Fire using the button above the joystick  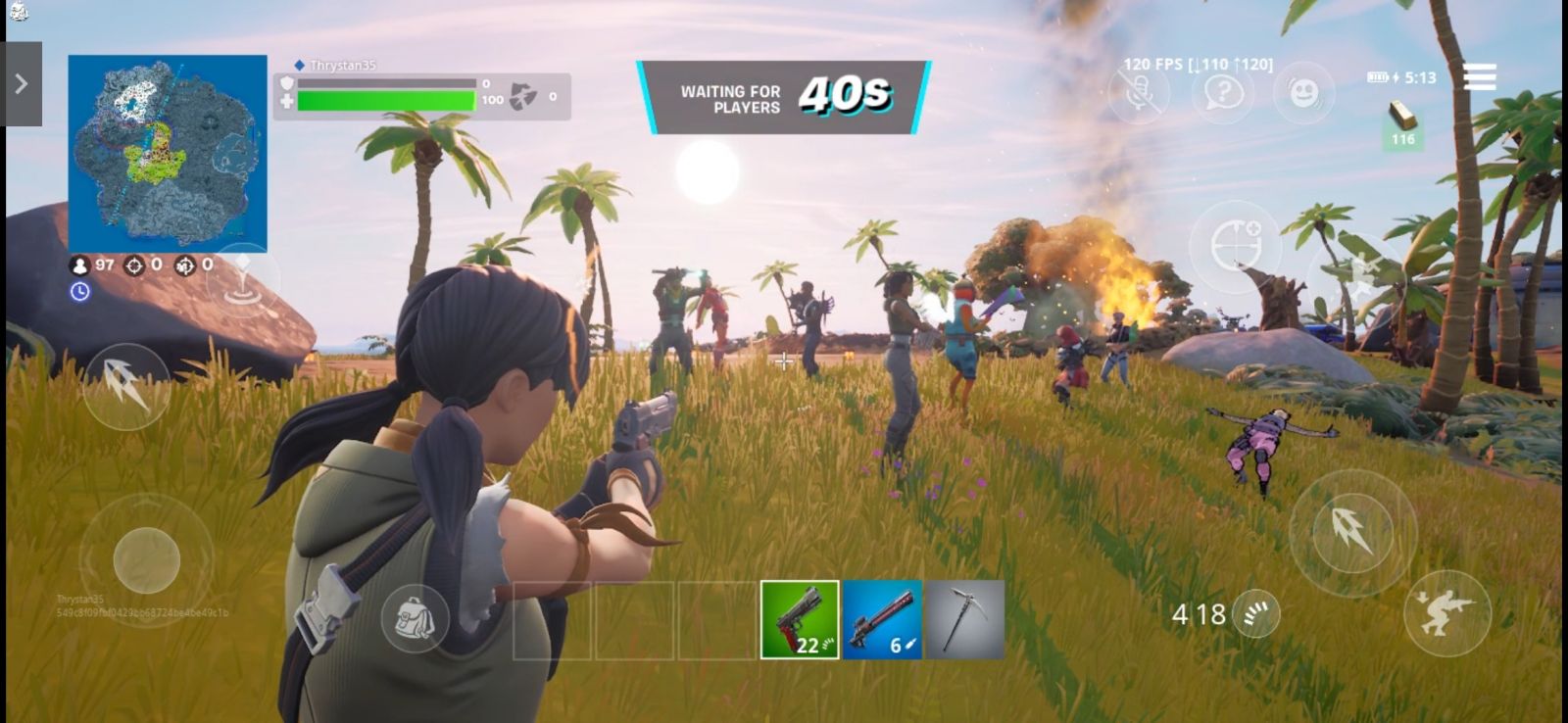click(125, 386)
